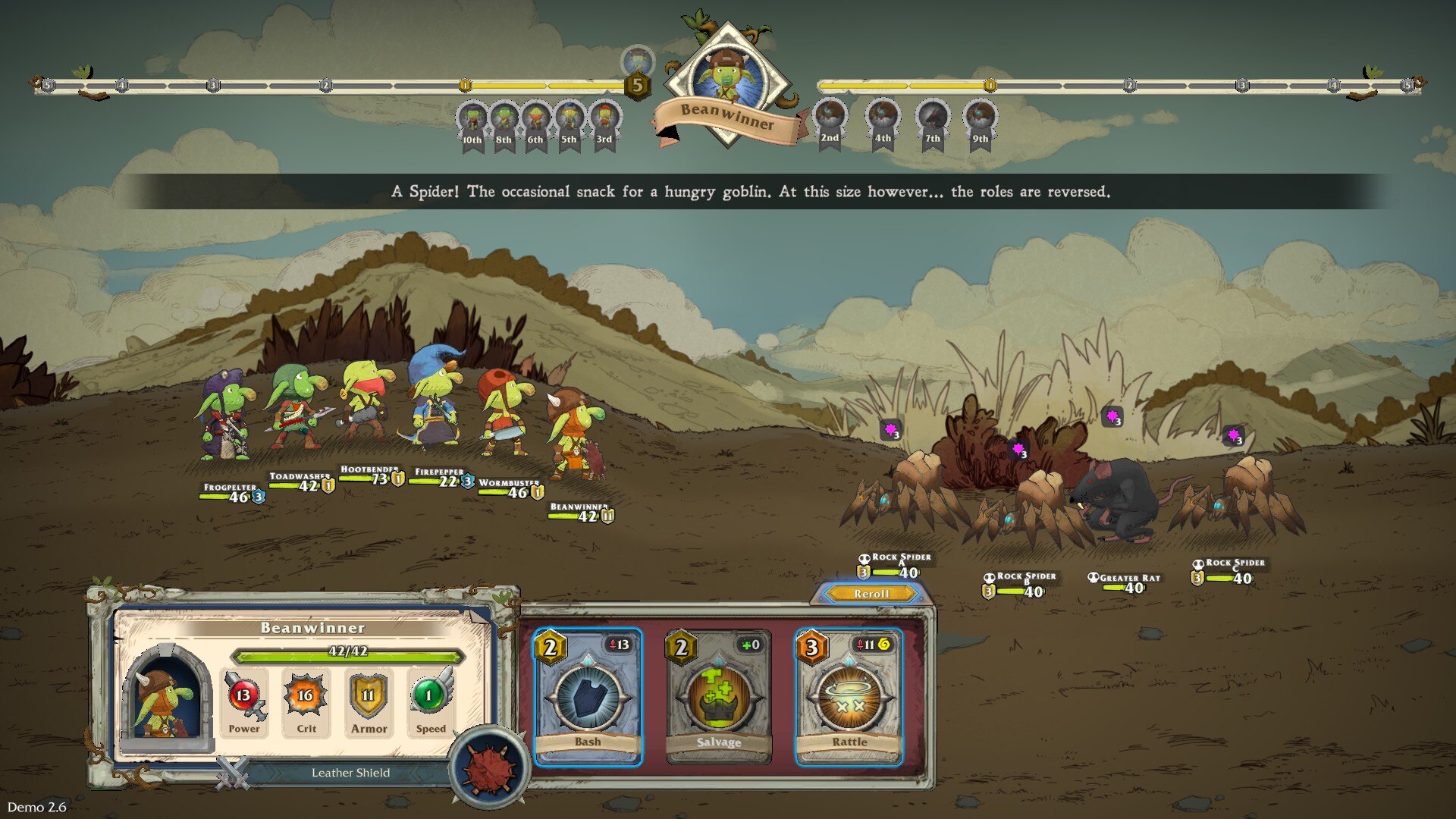Show the 10th turn-order goblin badge
The height and width of the screenshot is (819, 1456).
472,124
